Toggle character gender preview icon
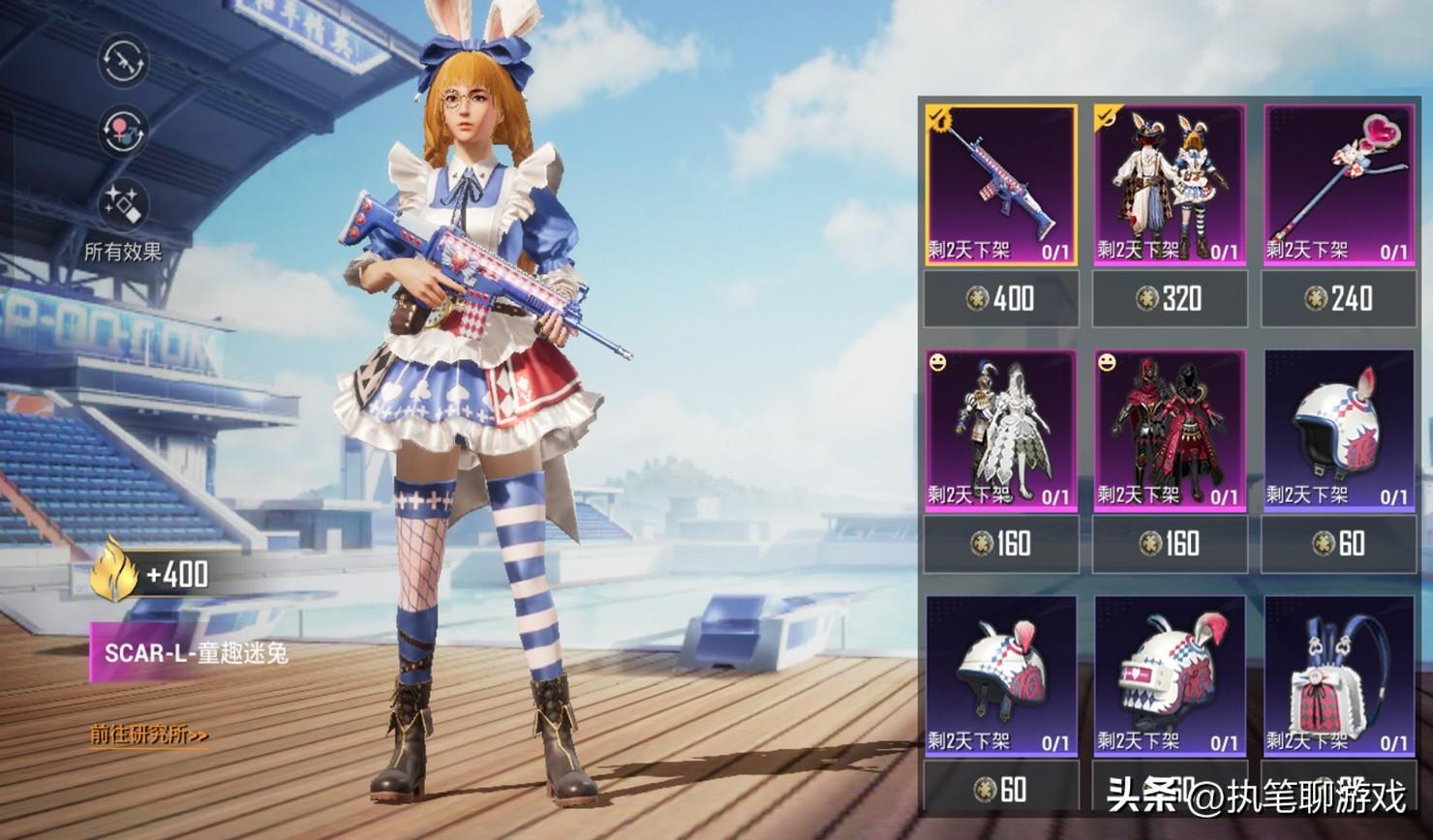The height and width of the screenshot is (840, 1433). (x=123, y=131)
